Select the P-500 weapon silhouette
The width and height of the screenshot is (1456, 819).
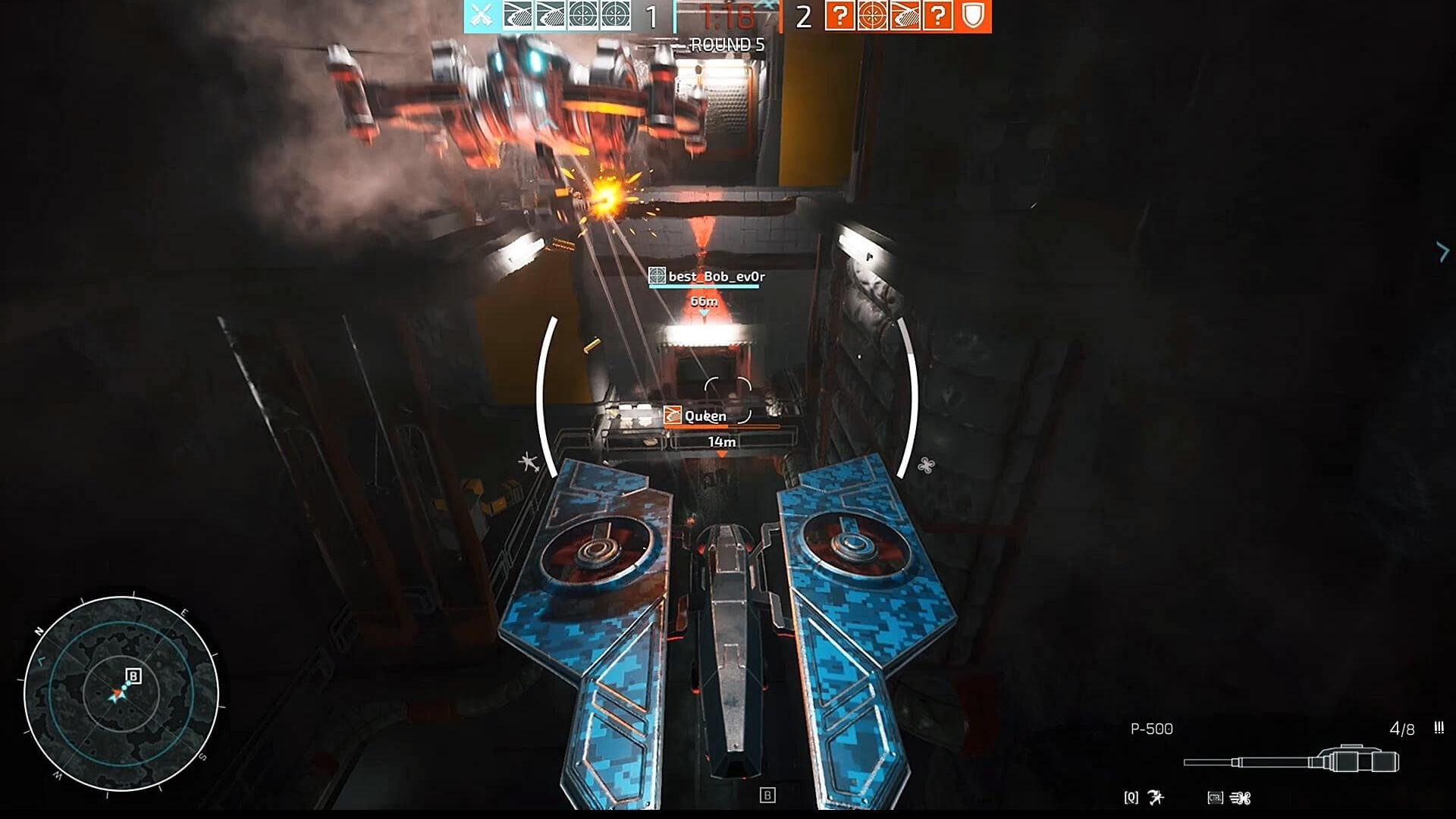coord(1292,760)
